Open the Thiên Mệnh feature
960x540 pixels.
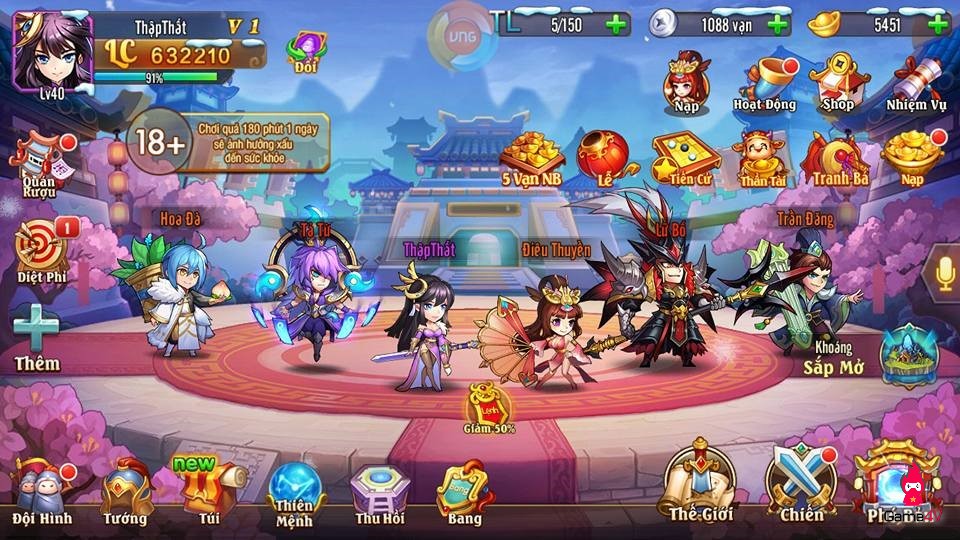[295, 490]
